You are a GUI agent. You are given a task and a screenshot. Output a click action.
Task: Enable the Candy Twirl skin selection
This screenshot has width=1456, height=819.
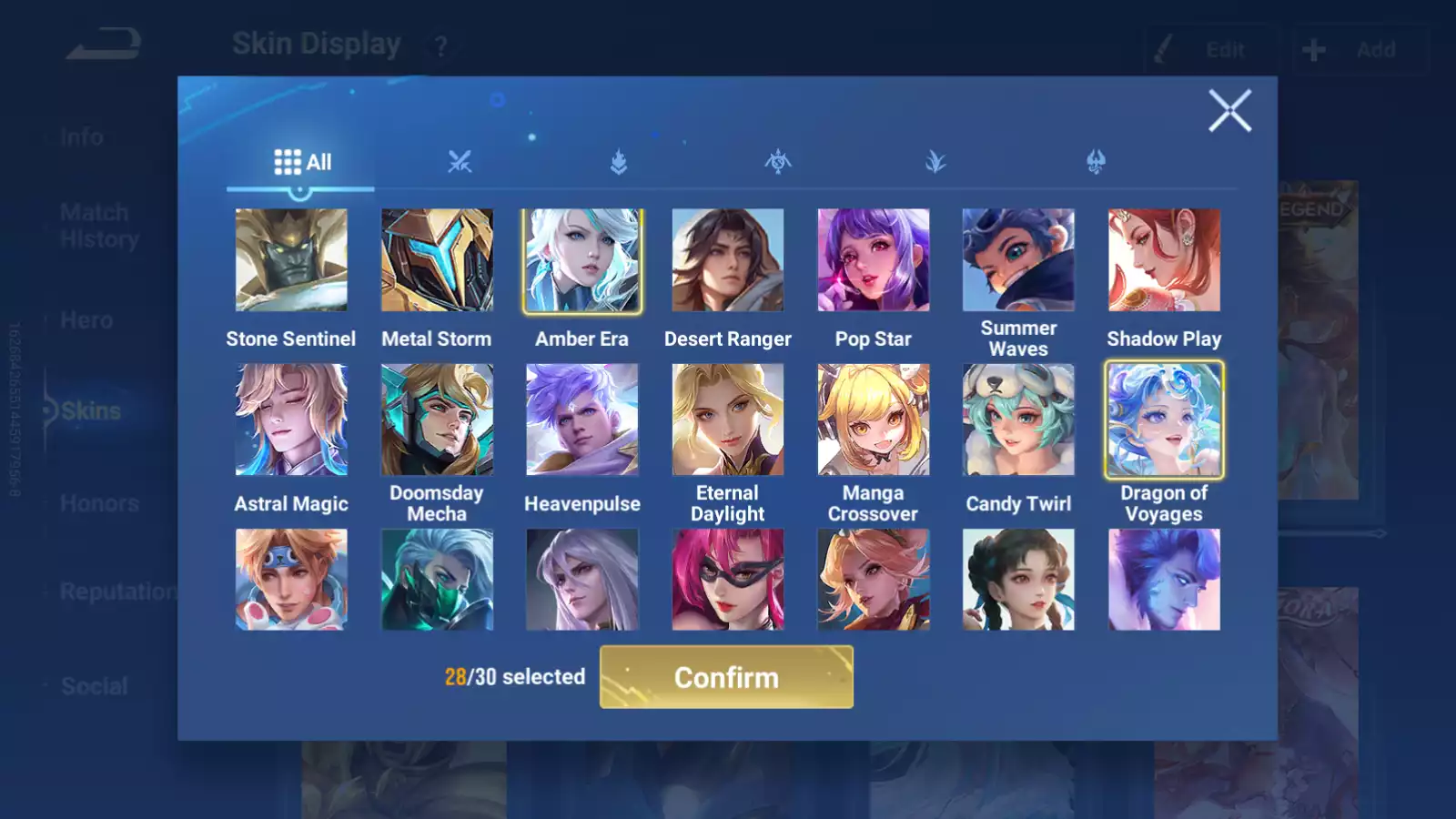pos(1019,419)
